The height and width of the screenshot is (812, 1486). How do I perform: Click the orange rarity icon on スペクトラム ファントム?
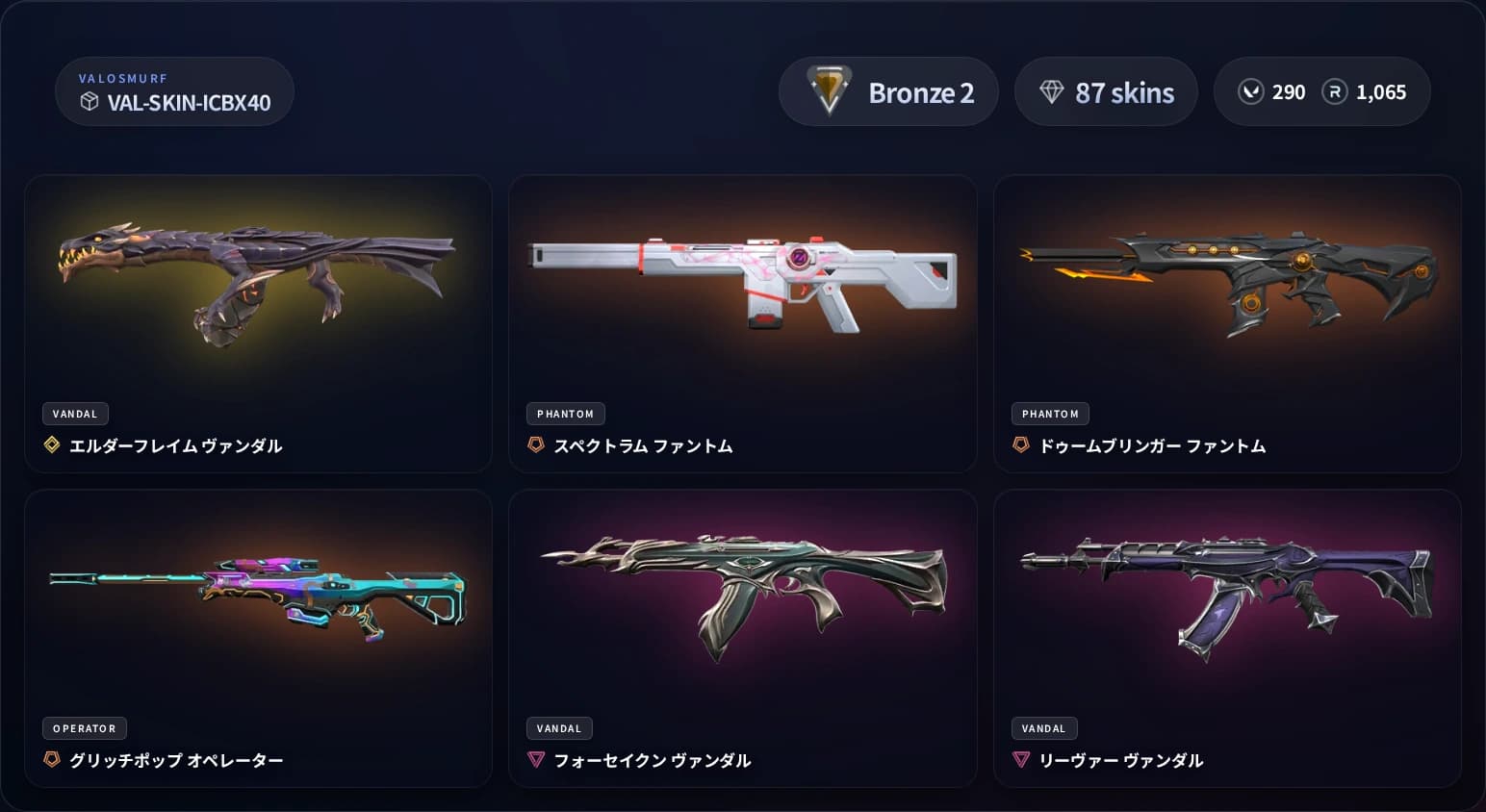click(536, 445)
